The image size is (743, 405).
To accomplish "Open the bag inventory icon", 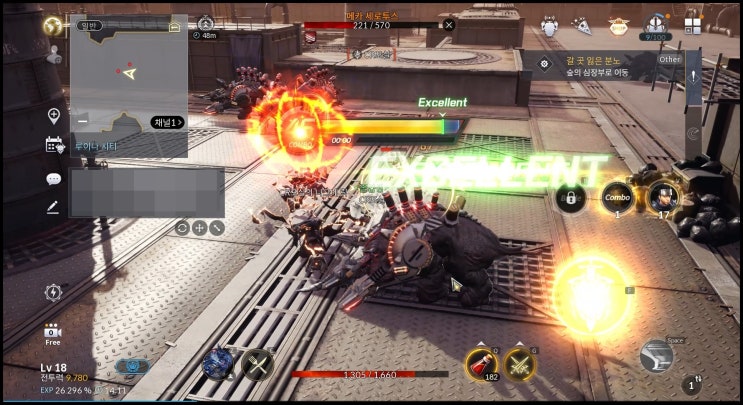I will (x=655, y=24).
